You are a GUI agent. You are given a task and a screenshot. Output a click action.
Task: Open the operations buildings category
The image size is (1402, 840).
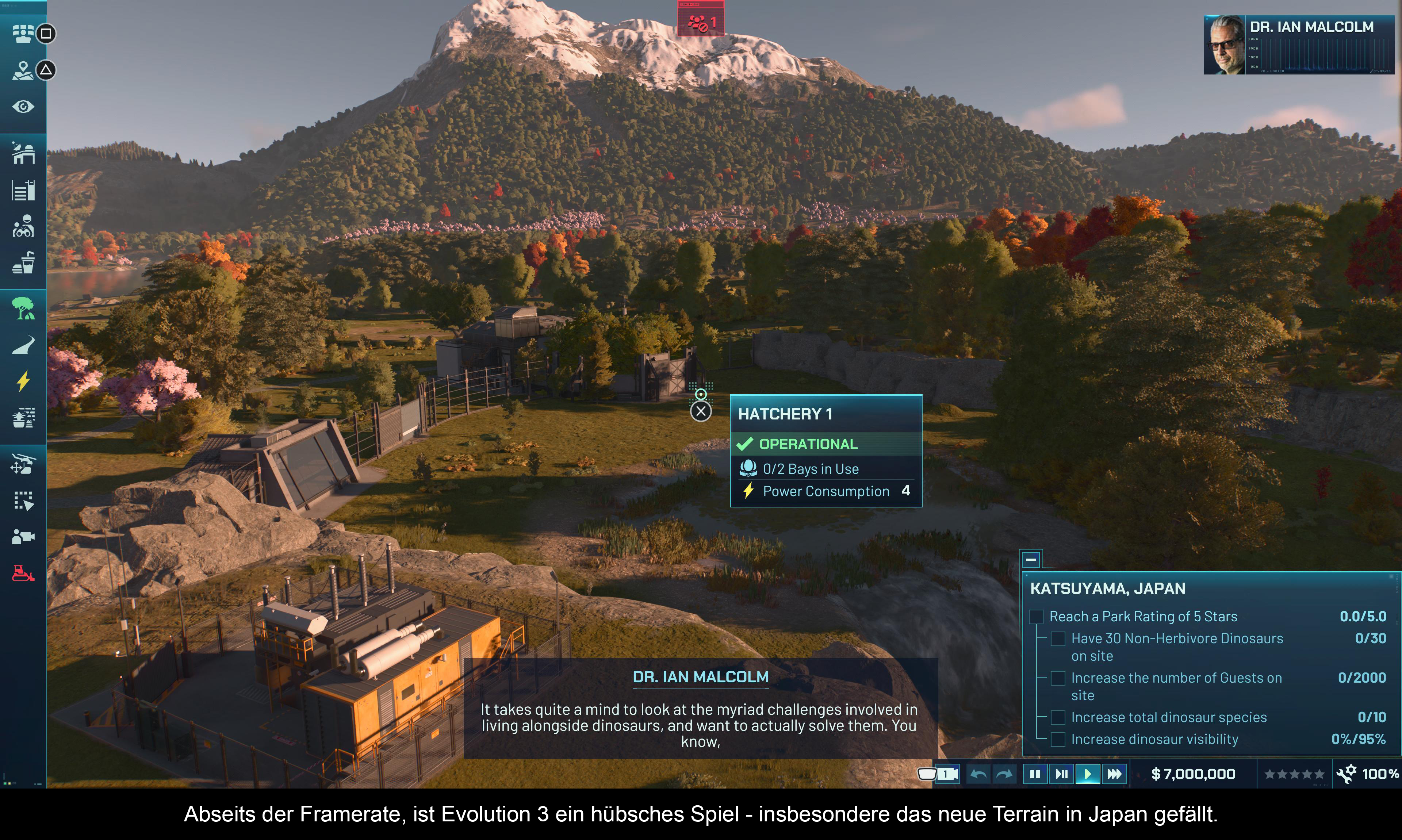(x=23, y=153)
